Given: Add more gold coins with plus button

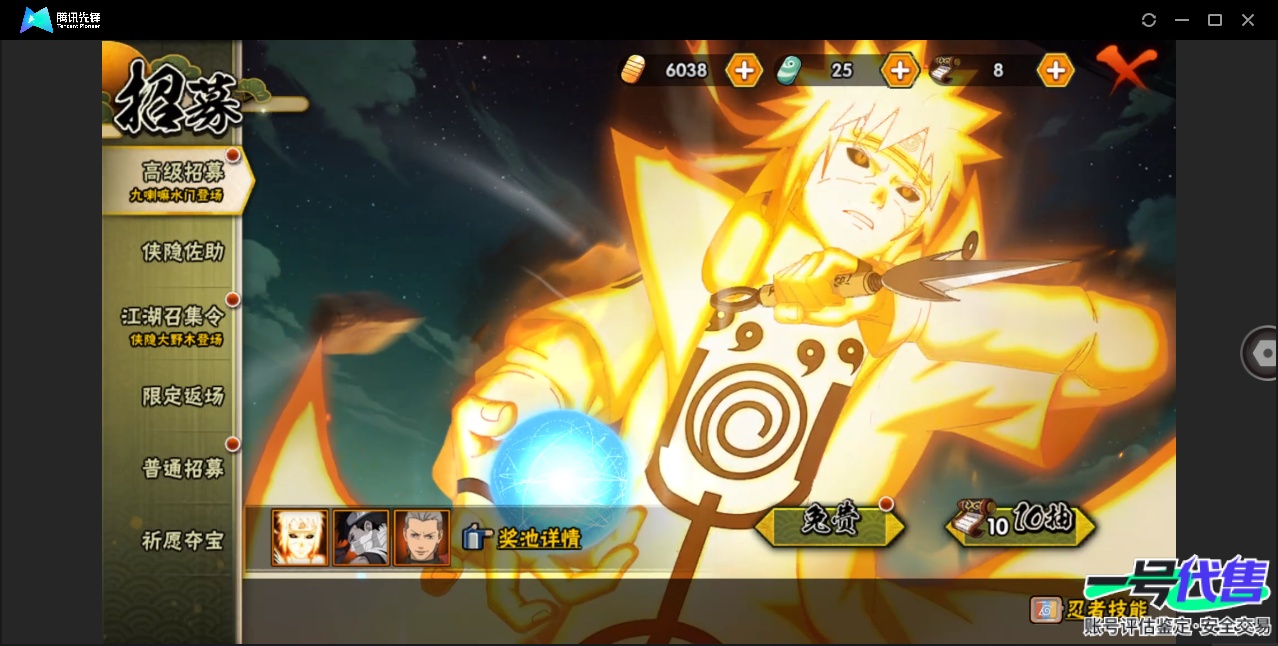Looking at the screenshot, I should tap(744, 70).
